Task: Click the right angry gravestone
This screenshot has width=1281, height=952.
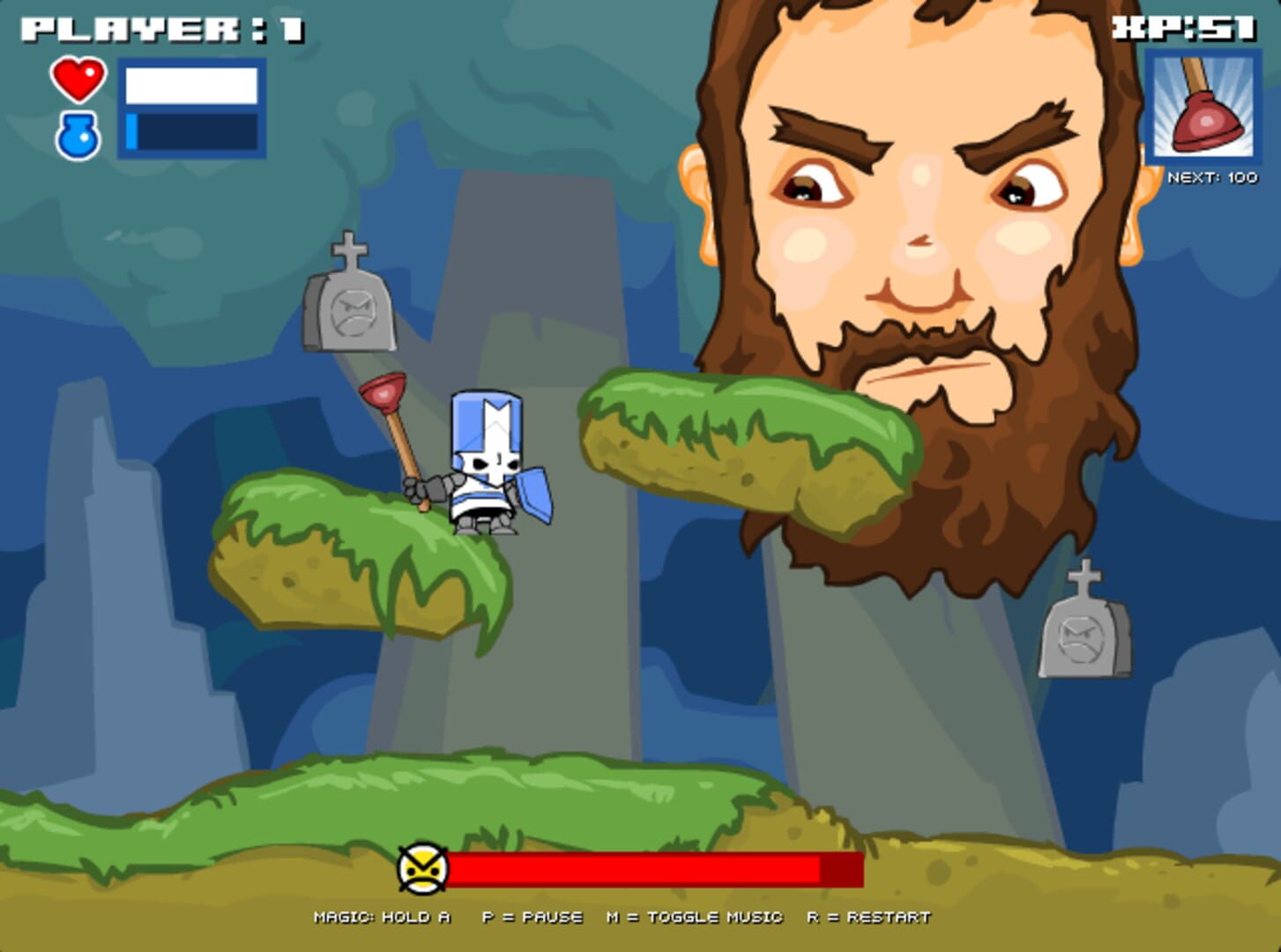Action: coord(1086,635)
